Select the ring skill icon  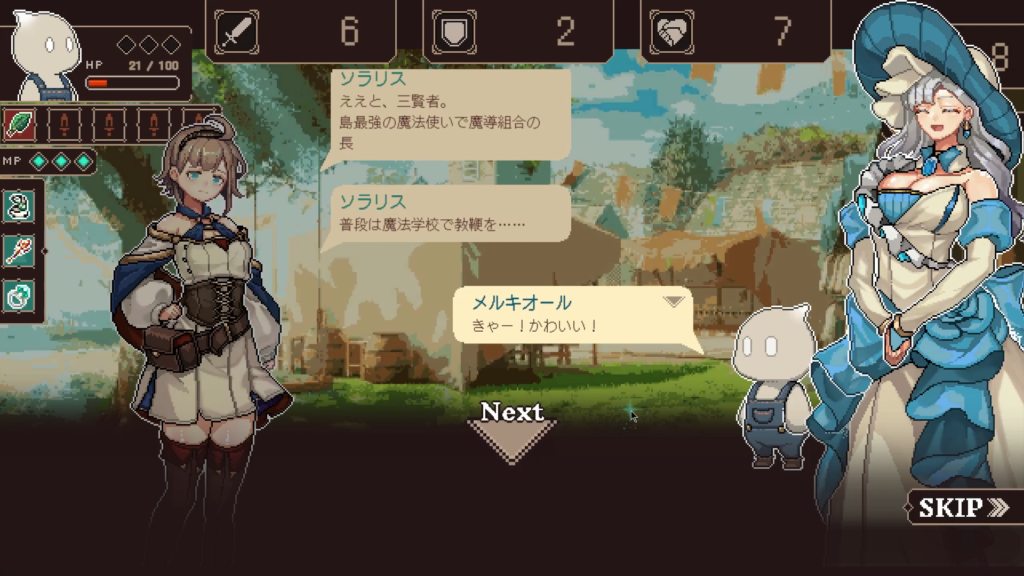20,295
